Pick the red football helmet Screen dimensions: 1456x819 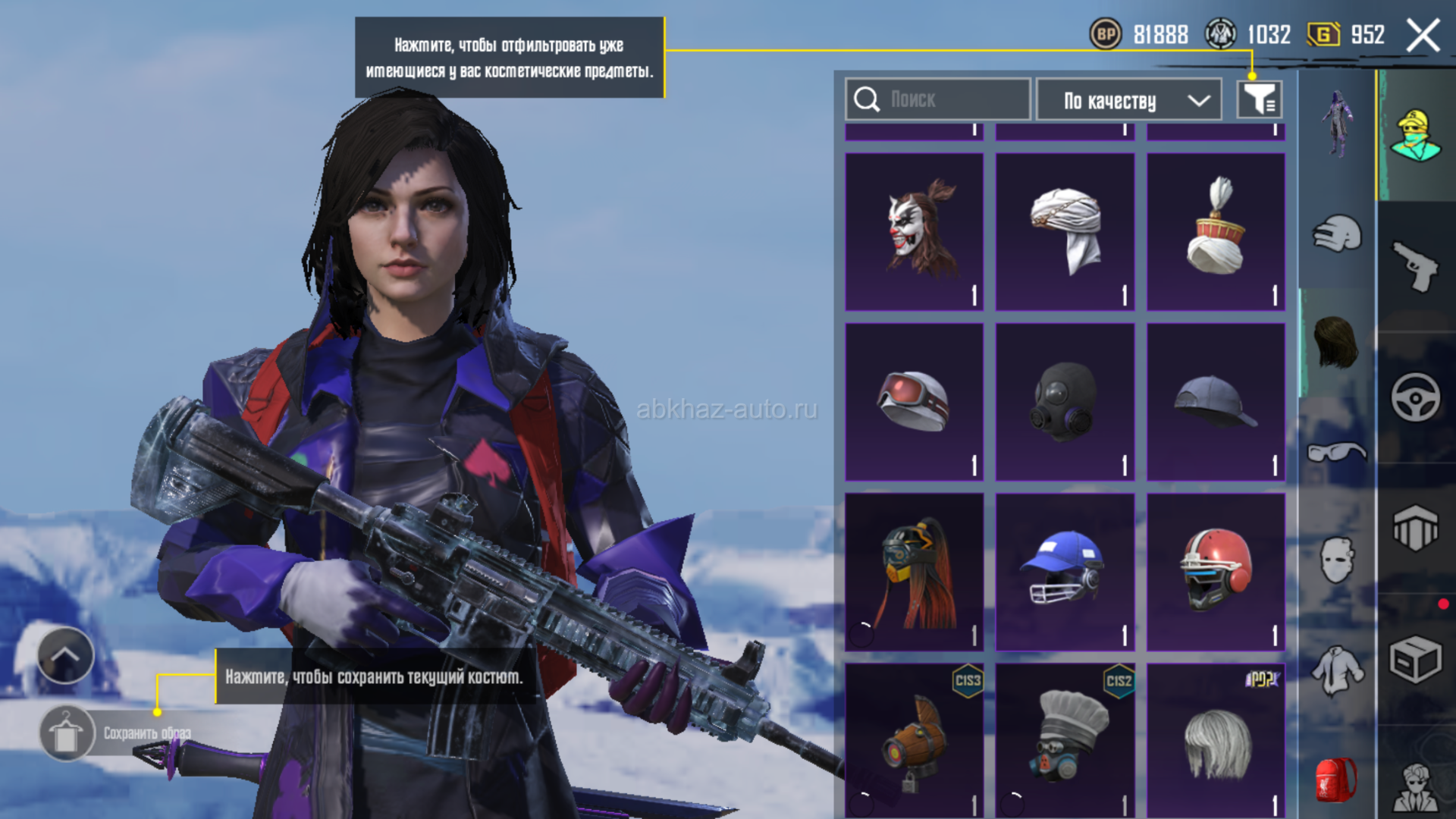1216,572
